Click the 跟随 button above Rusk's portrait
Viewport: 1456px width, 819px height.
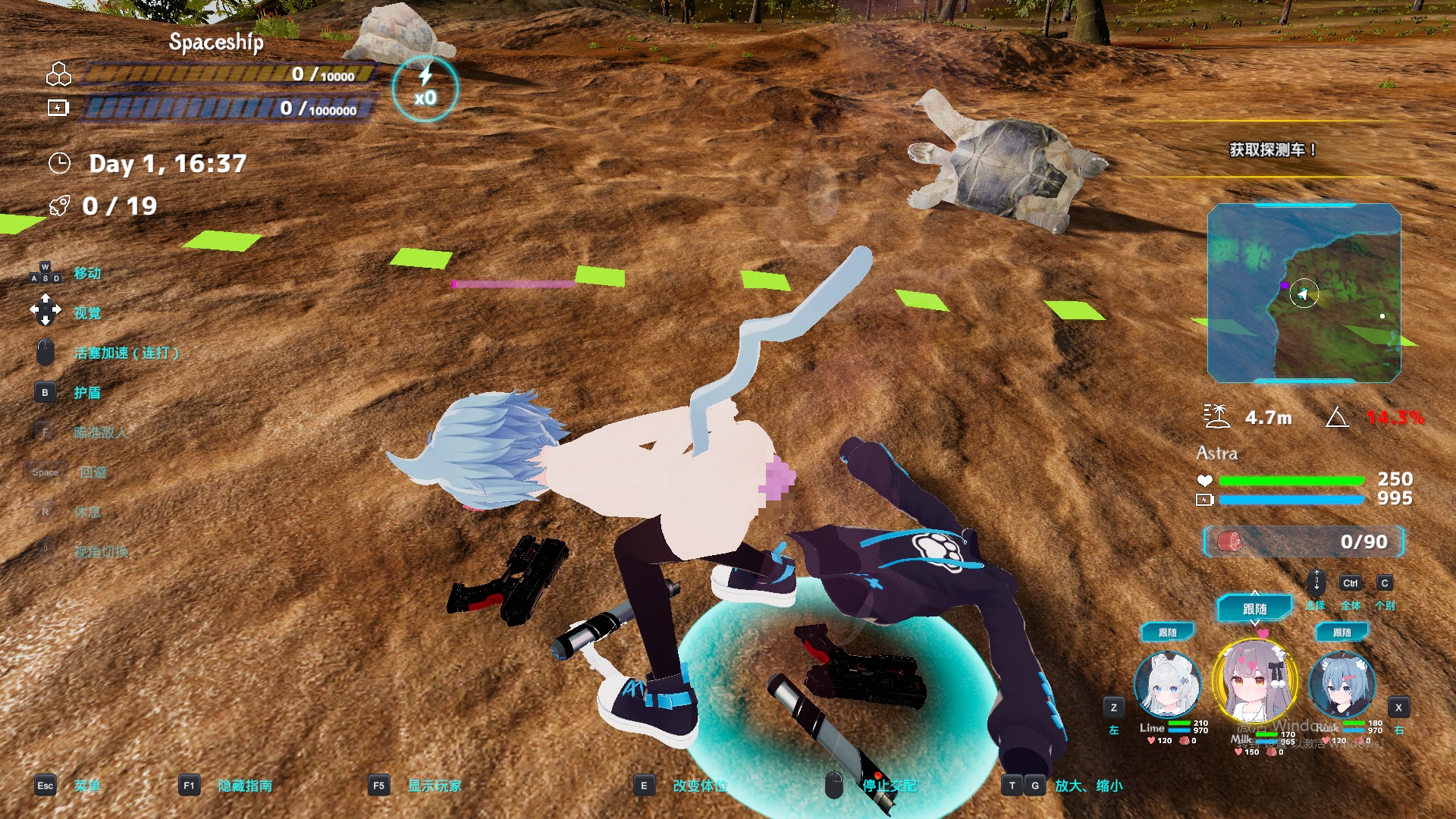(x=1342, y=632)
